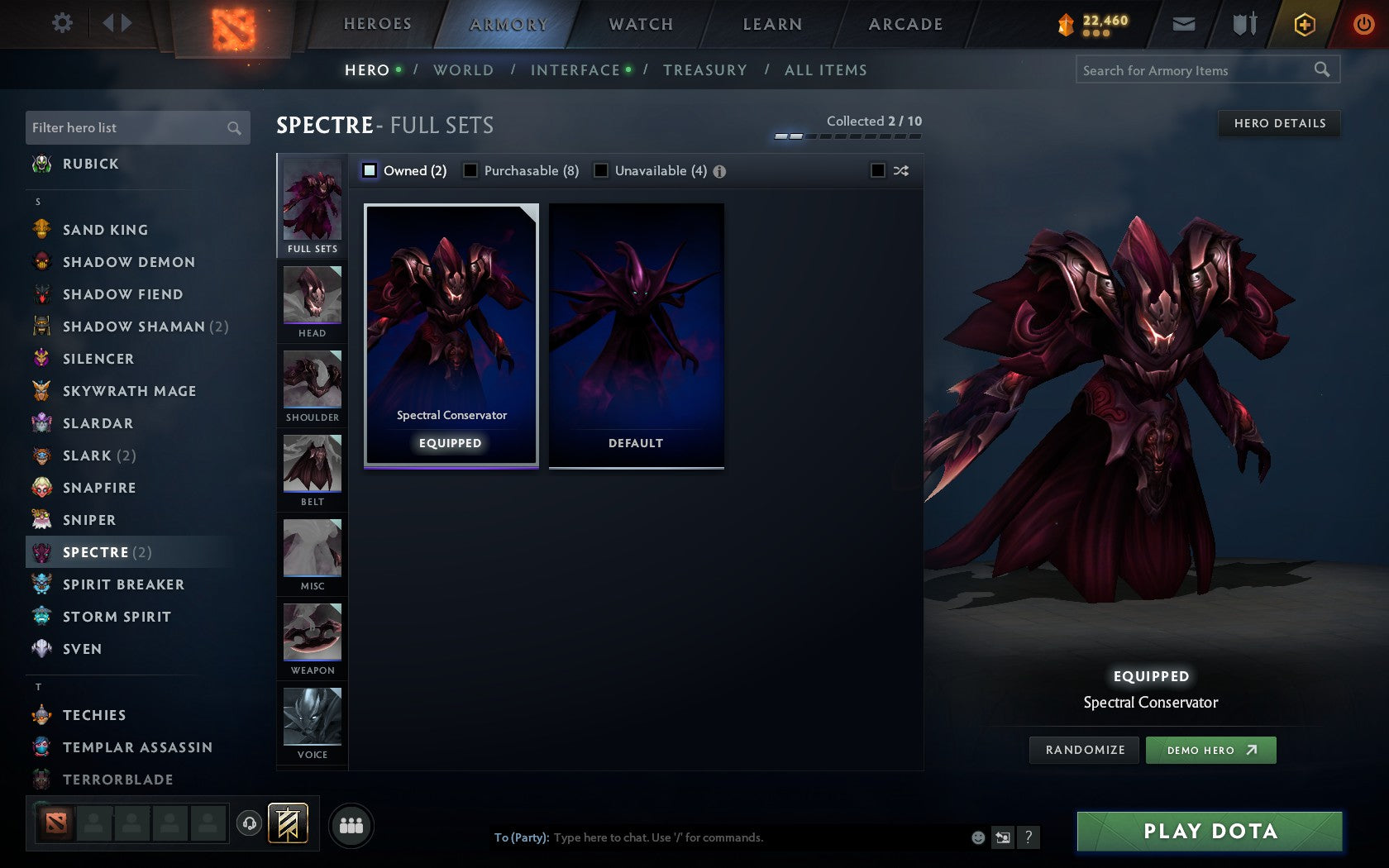Click the settings gear icon
The height and width of the screenshot is (868, 1389).
pyautogui.click(x=61, y=22)
